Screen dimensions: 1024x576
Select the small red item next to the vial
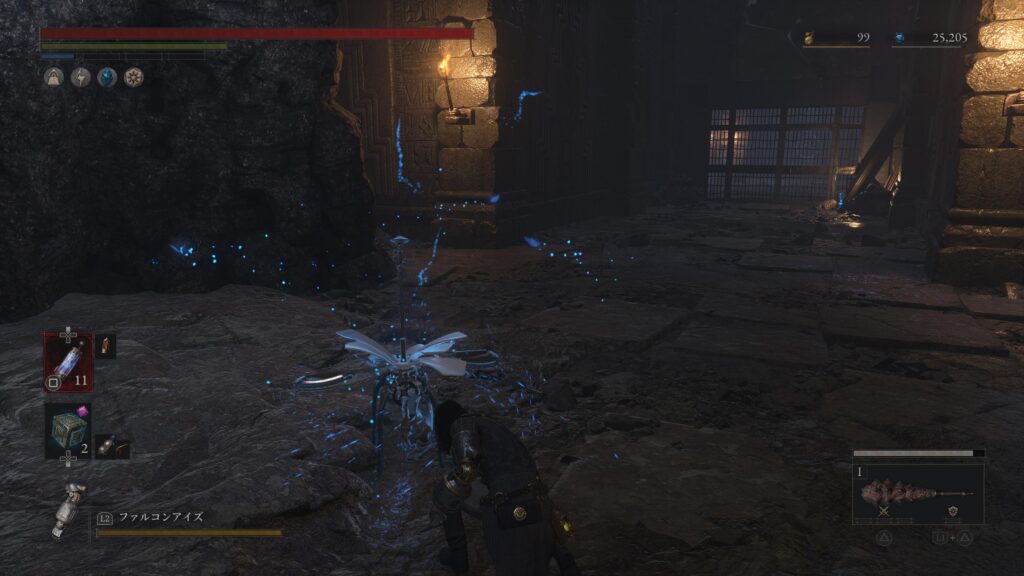106,346
